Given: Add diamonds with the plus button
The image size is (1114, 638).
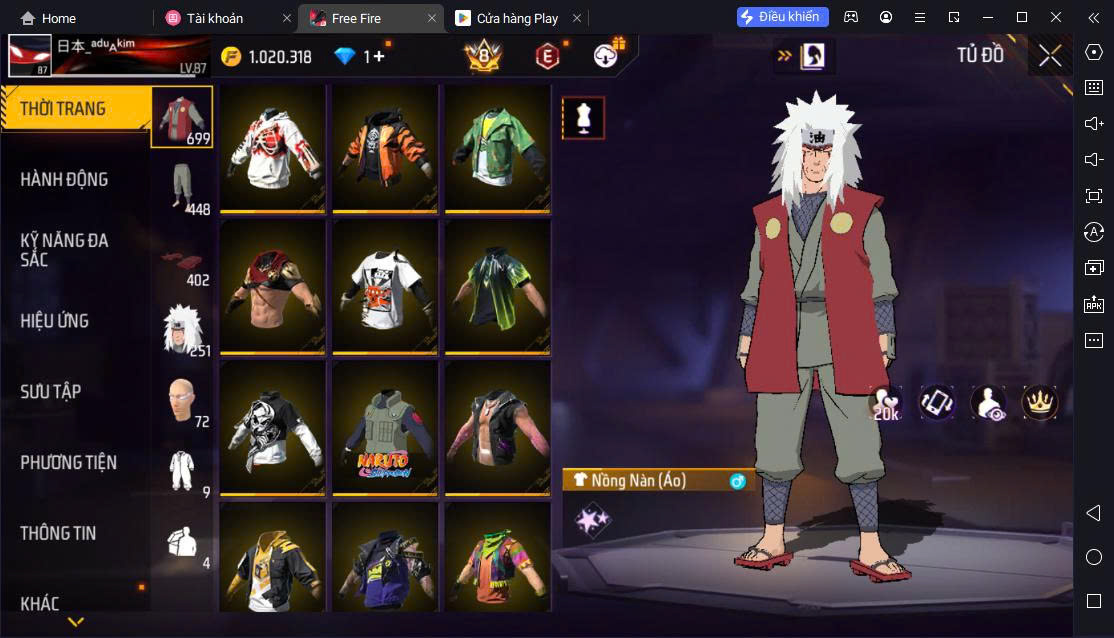Looking at the screenshot, I should coord(378,57).
